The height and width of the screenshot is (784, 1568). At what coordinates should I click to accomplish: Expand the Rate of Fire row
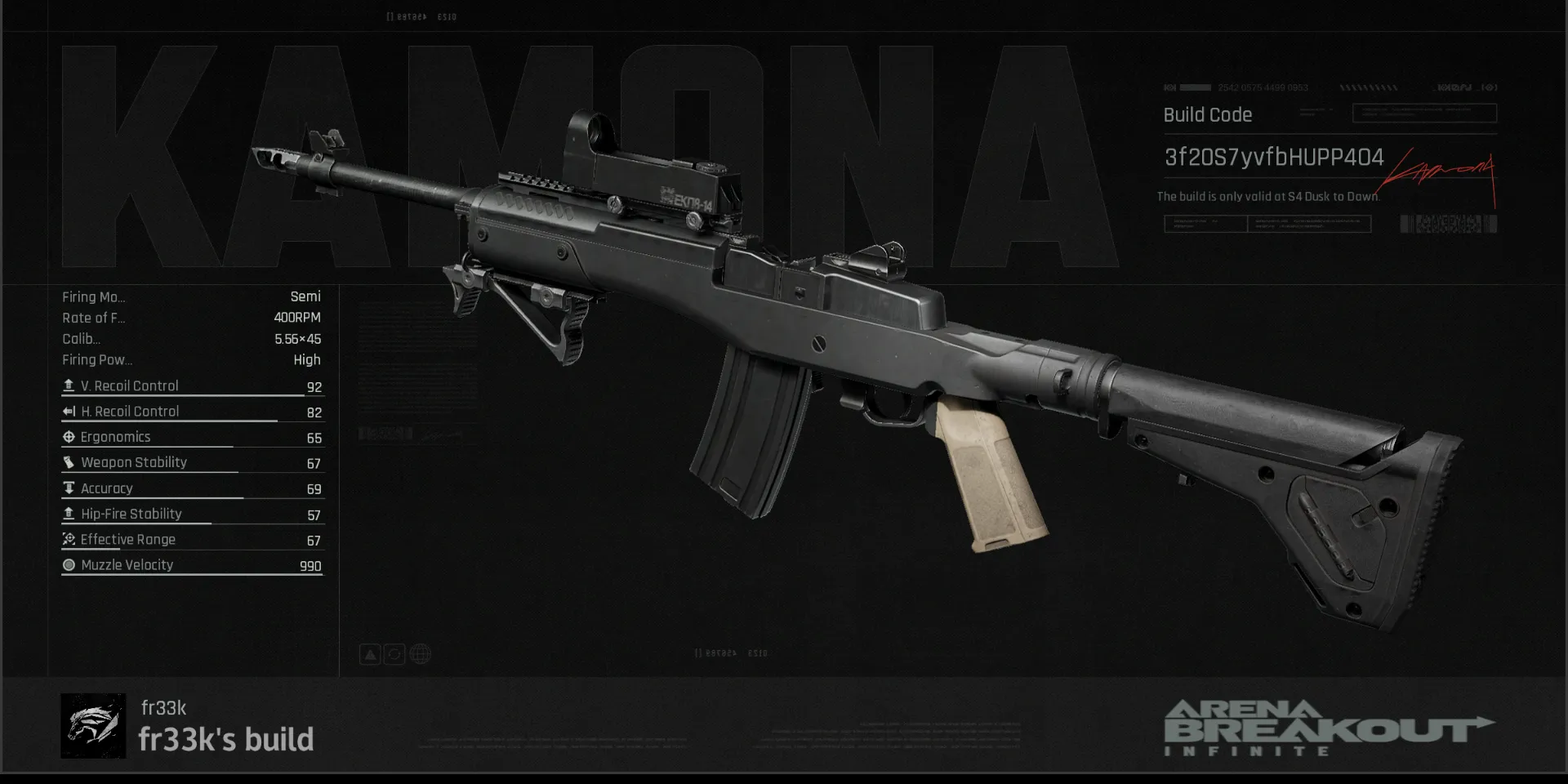95,318
